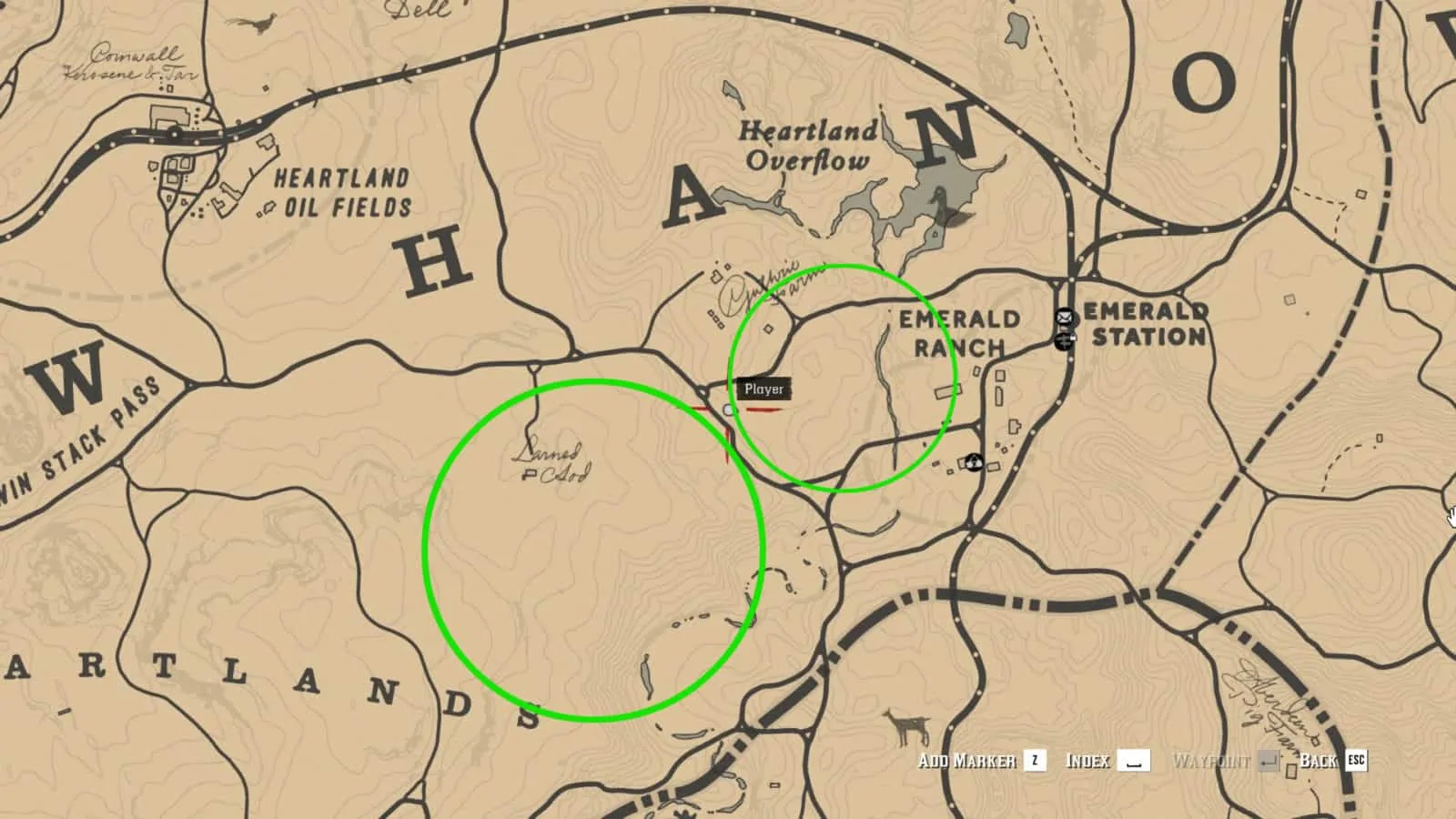Click the ESC key badge next to Back
This screenshot has height=819, width=1456.
[x=1357, y=760]
